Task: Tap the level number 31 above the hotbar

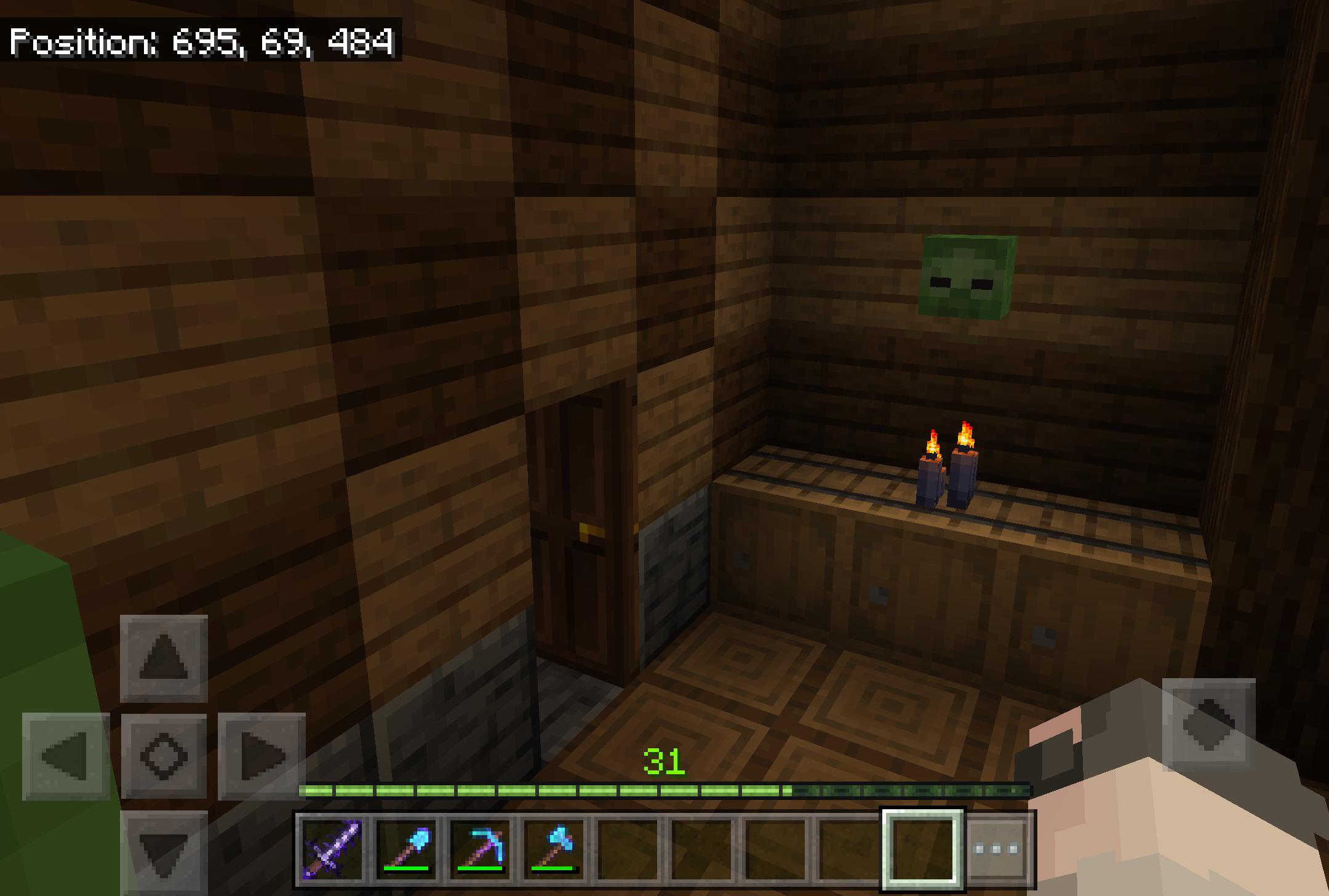Action: coord(662,761)
